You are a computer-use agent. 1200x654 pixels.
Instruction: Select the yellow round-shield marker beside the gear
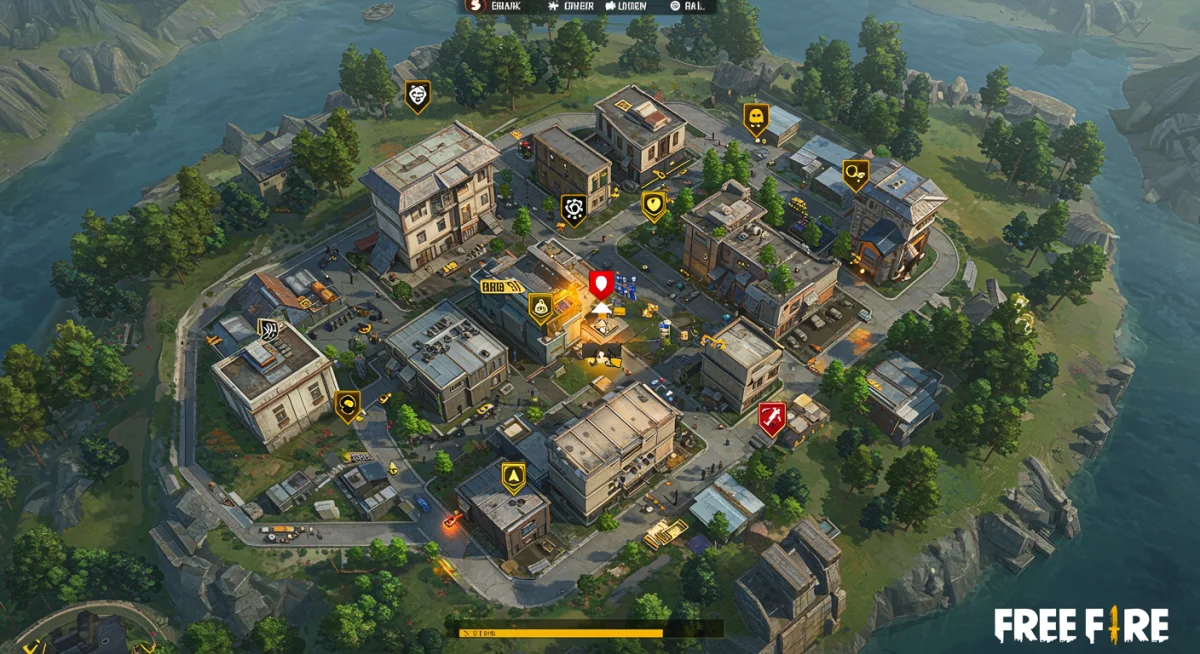click(653, 206)
